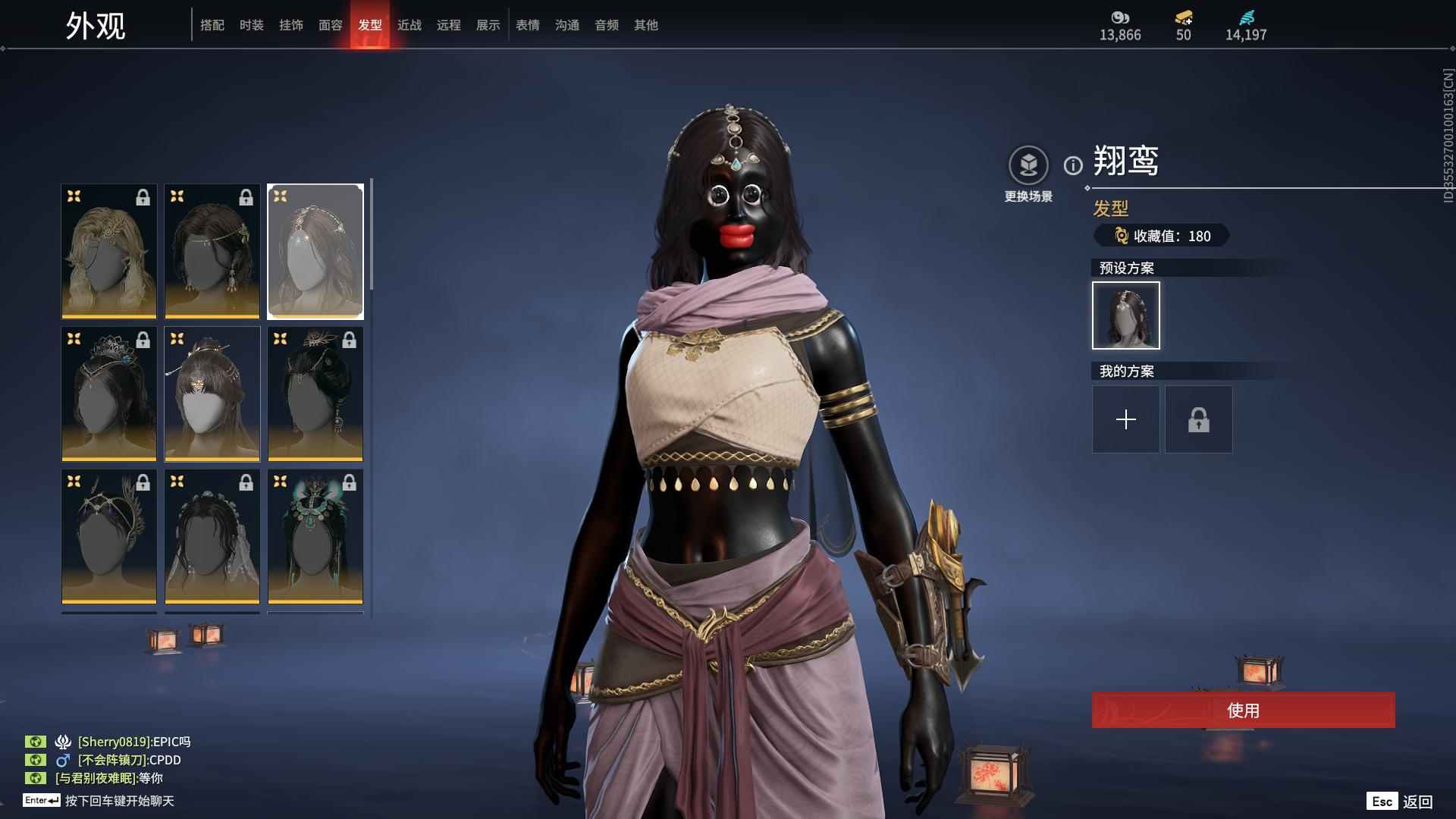Open the chat input box
This screenshot has height=819, width=1456.
tap(119, 801)
